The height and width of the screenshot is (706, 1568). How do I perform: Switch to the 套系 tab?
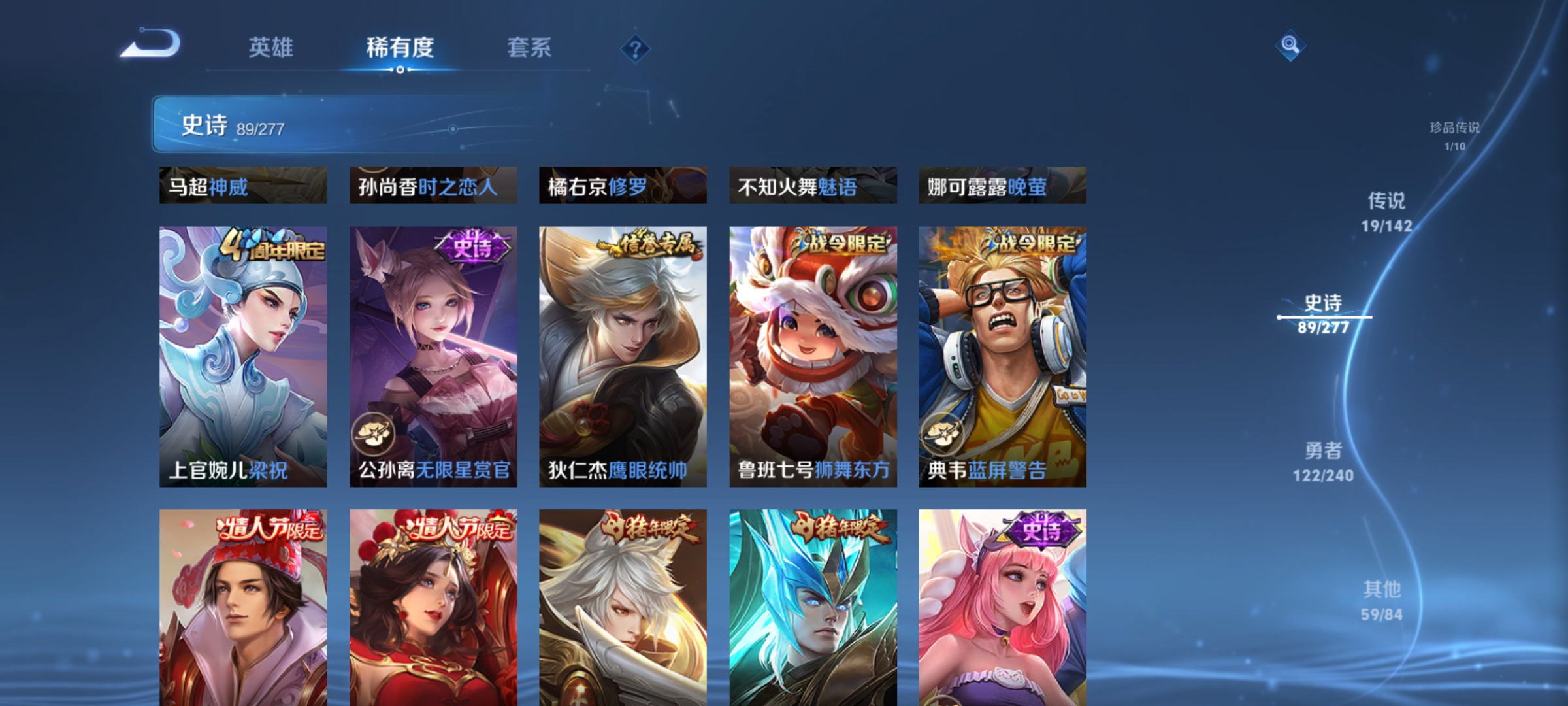click(x=530, y=48)
